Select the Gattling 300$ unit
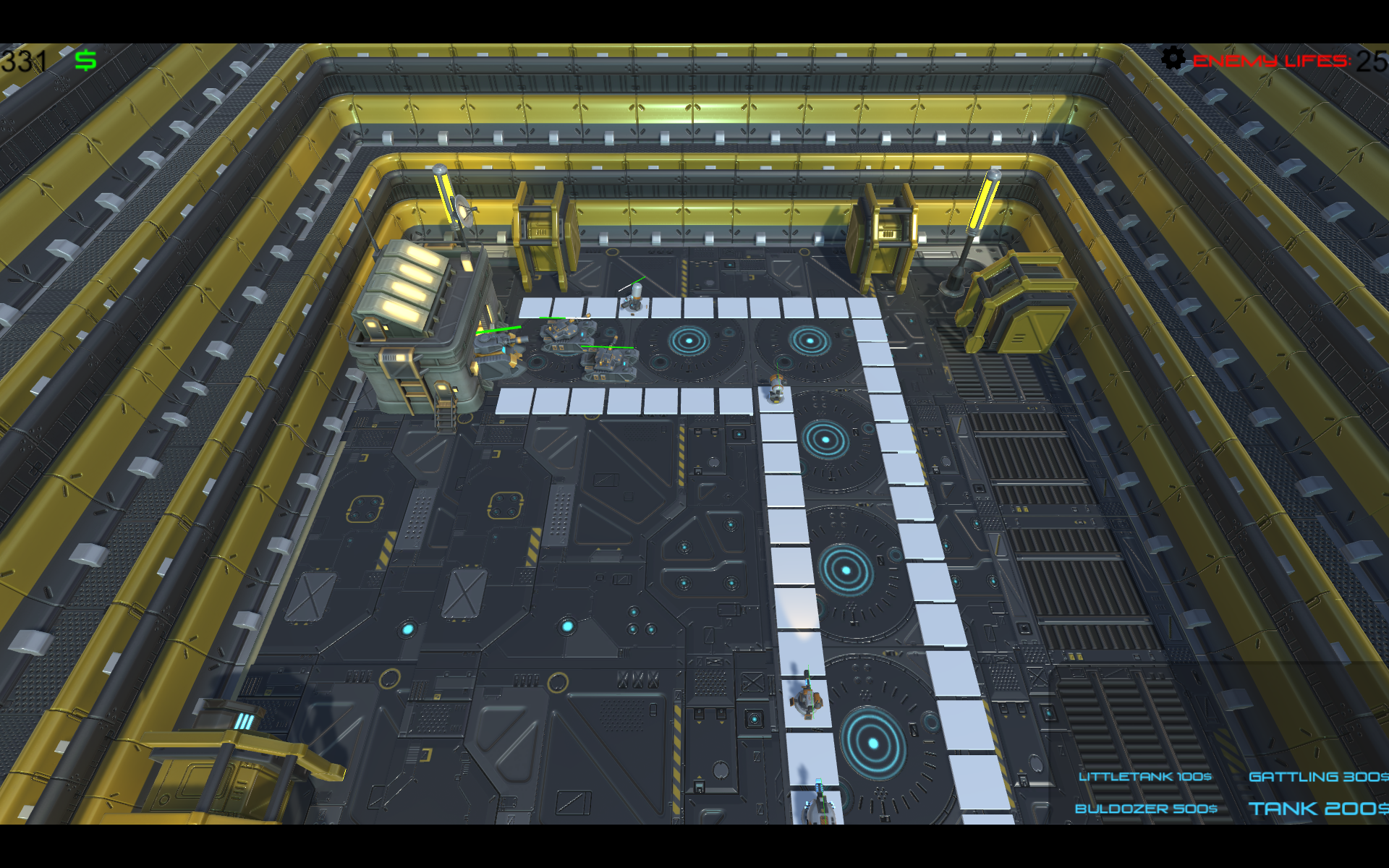1389x868 pixels. (1317, 777)
